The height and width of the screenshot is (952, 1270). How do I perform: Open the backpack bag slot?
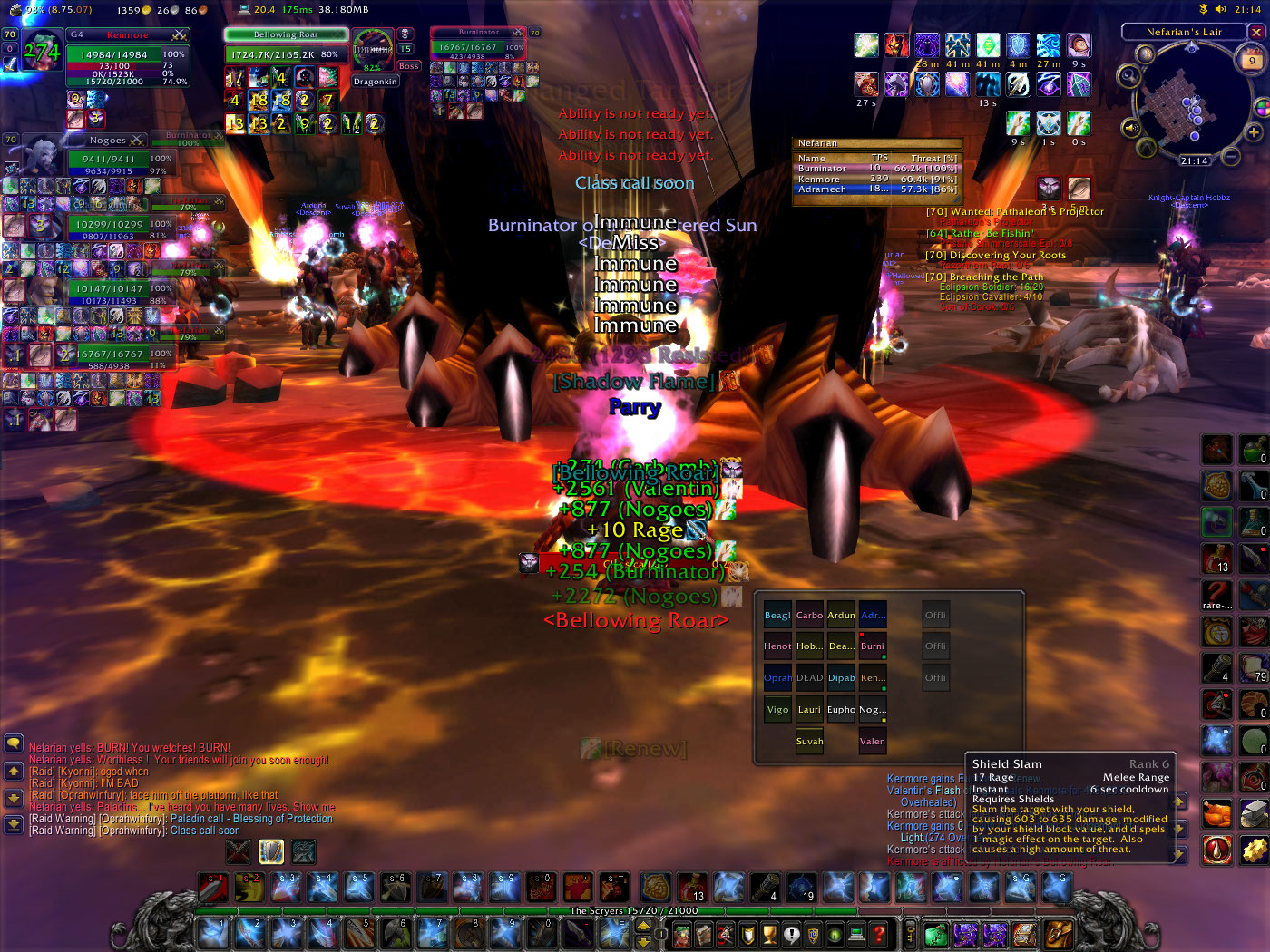[1059, 933]
